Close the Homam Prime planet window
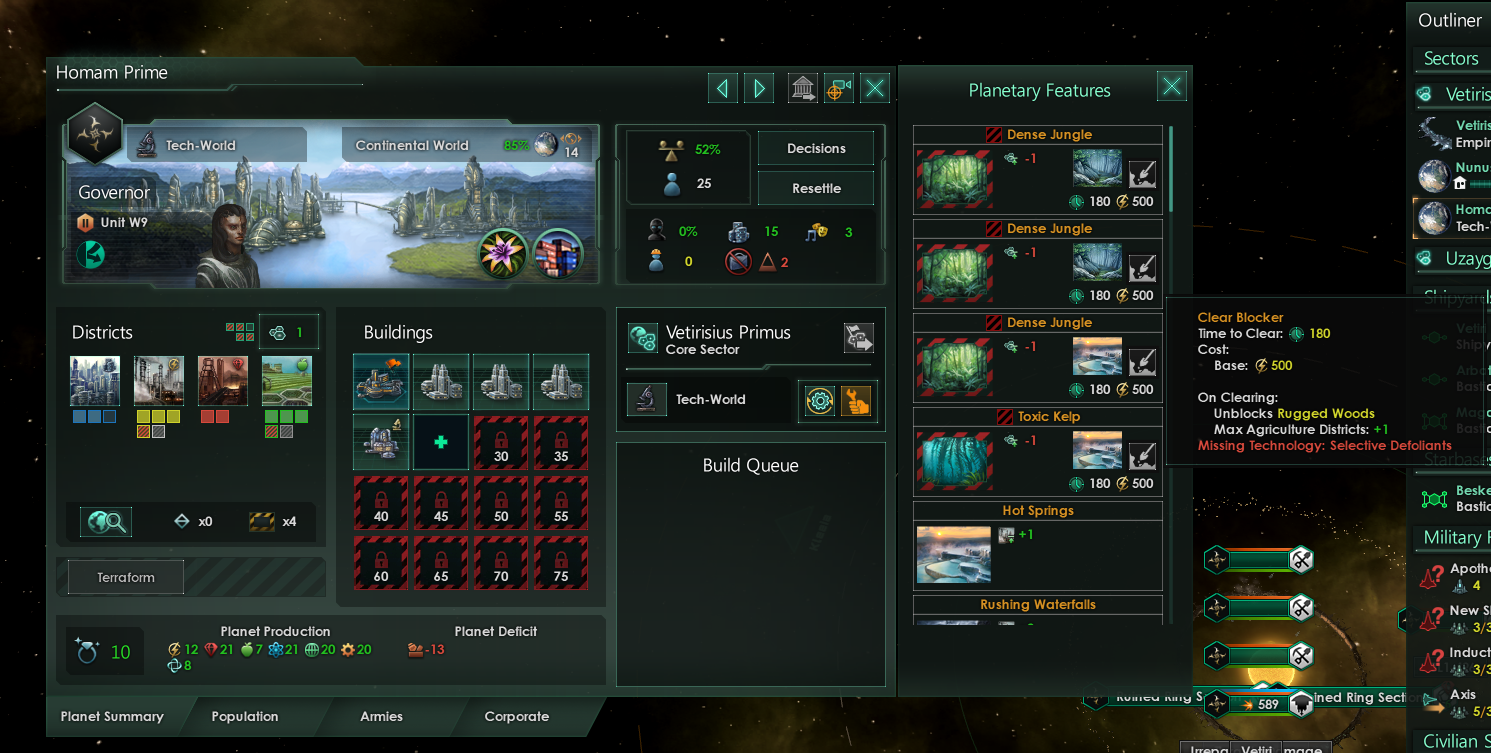Screen dimensions: 1491x753 pyautogui.click(x=875, y=88)
